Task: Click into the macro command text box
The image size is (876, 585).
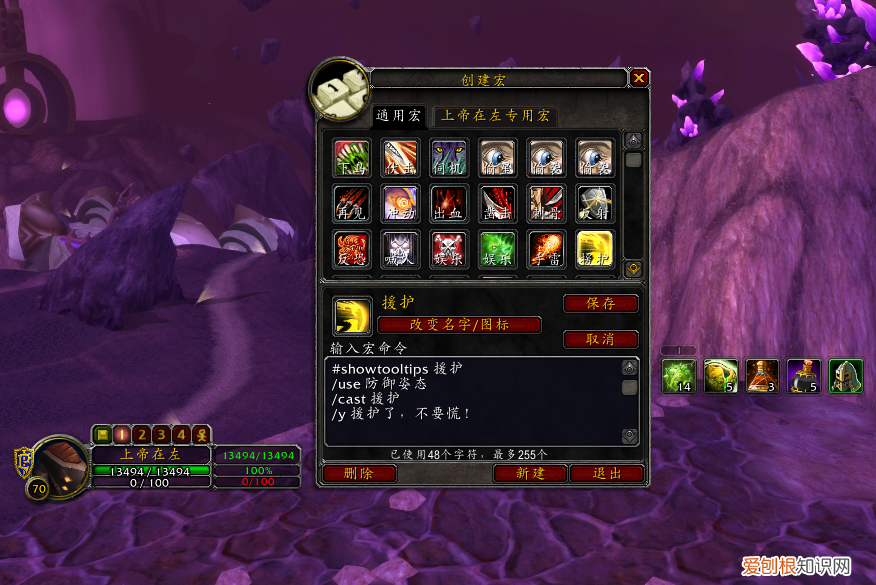Action: [x=470, y=400]
